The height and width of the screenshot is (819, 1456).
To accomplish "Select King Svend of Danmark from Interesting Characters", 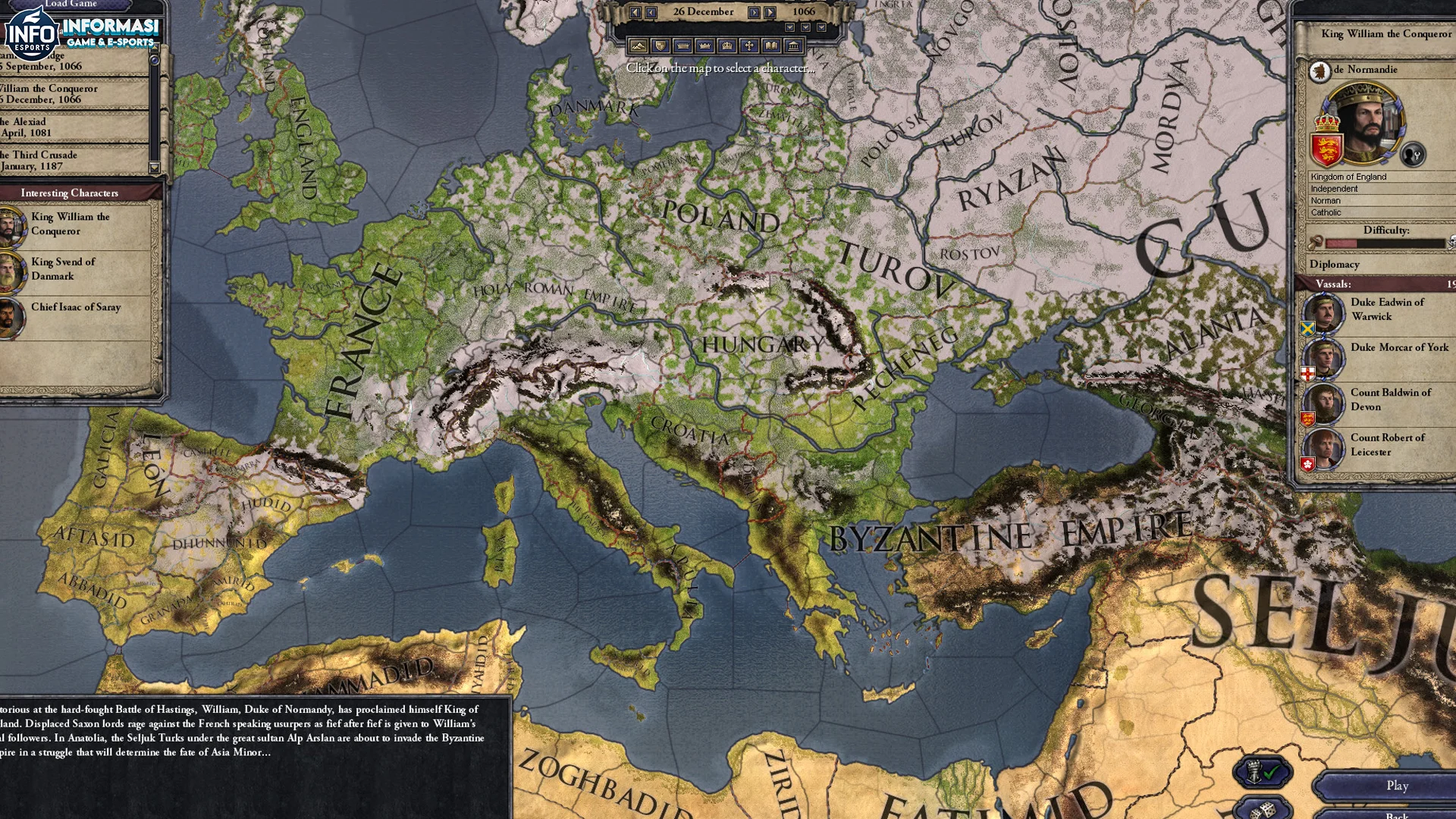I will 63,268.
